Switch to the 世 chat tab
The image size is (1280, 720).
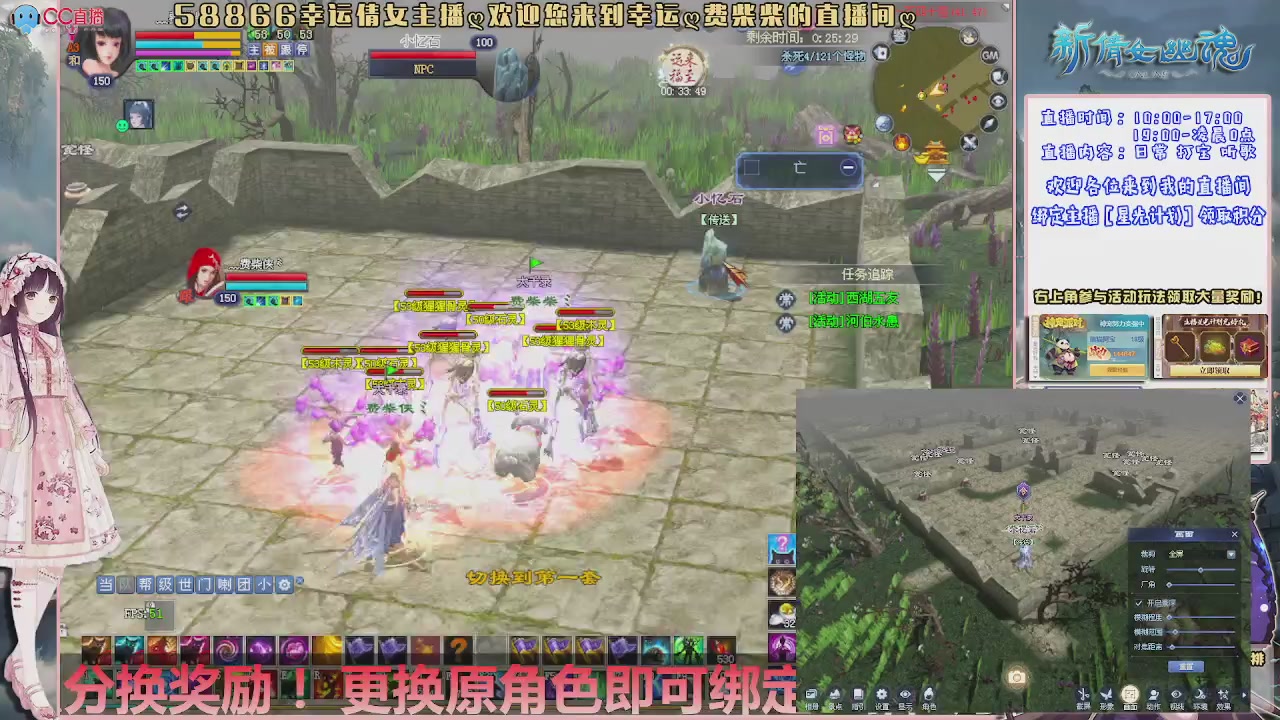point(186,585)
